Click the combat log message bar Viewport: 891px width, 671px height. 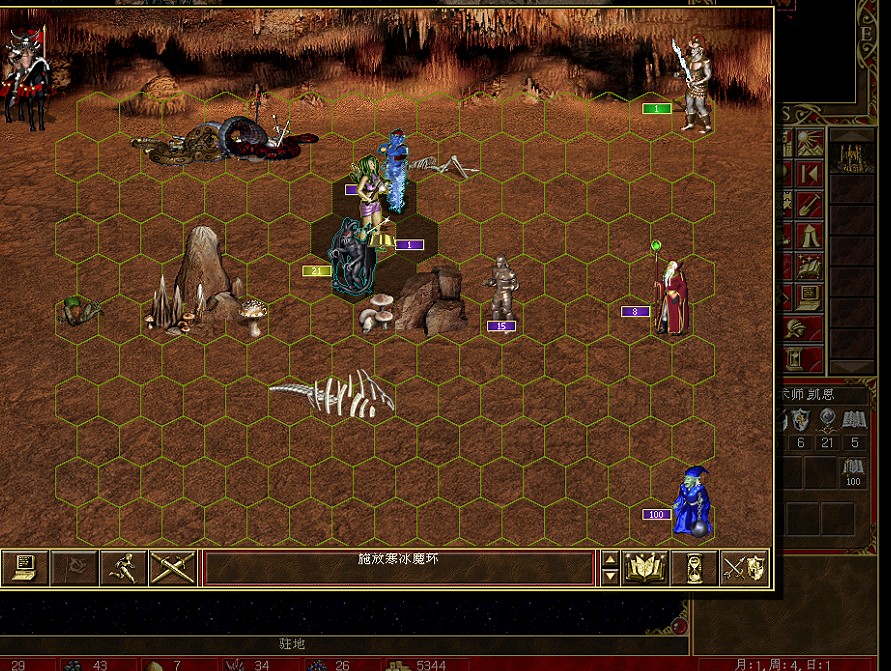coord(398,567)
